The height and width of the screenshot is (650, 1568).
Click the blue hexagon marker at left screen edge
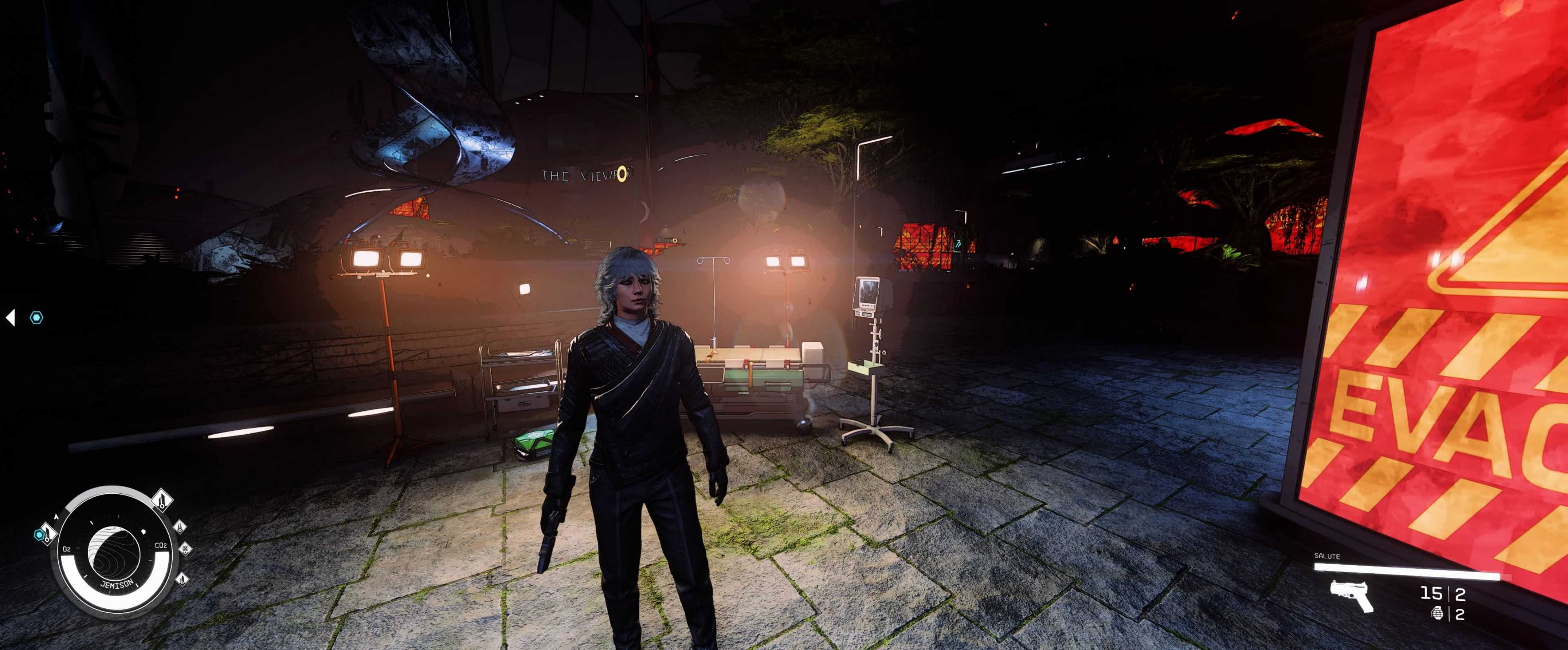click(x=36, y=317)
